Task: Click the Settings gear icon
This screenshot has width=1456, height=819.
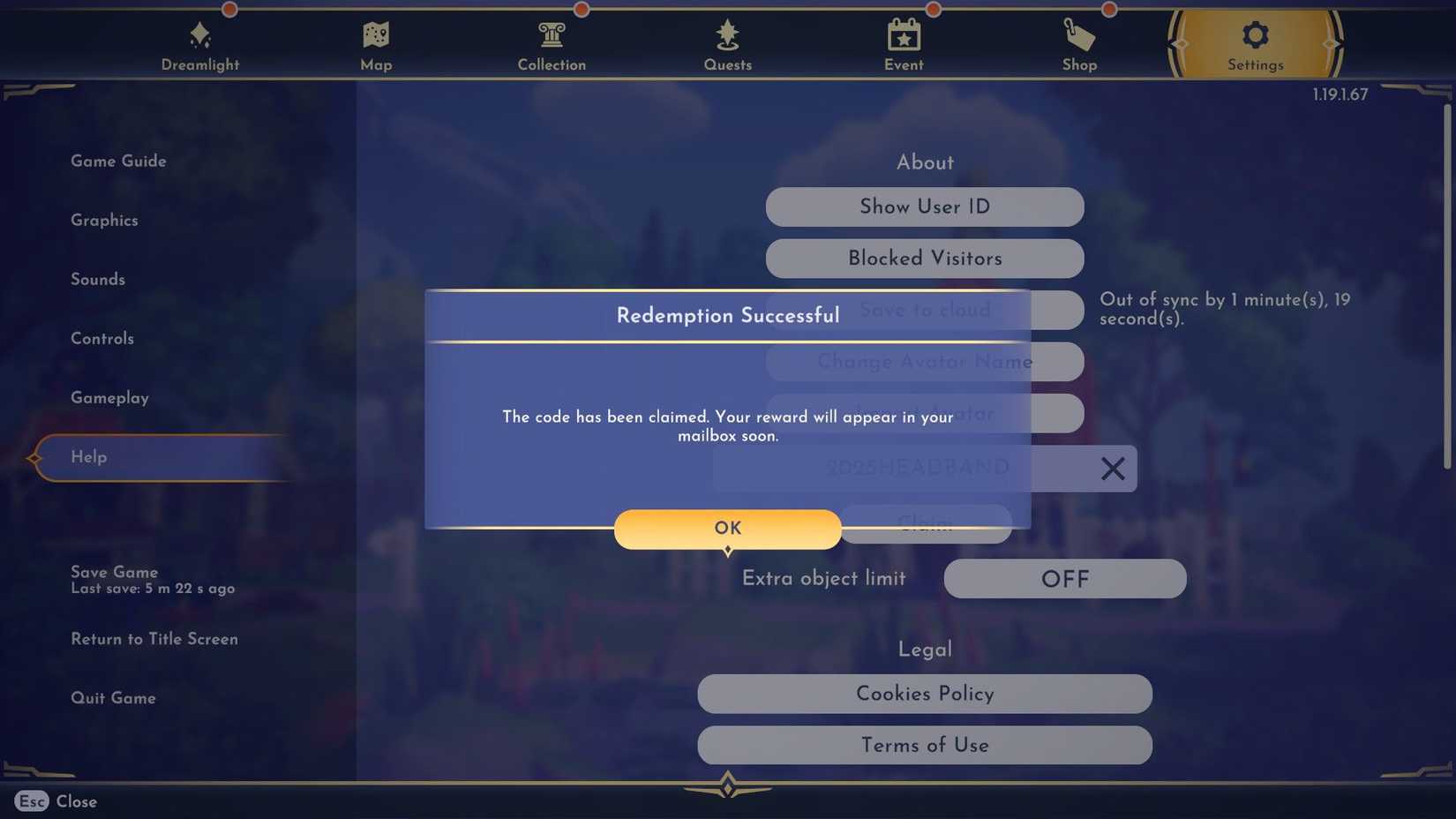Action: click(x=1255, y=37)
